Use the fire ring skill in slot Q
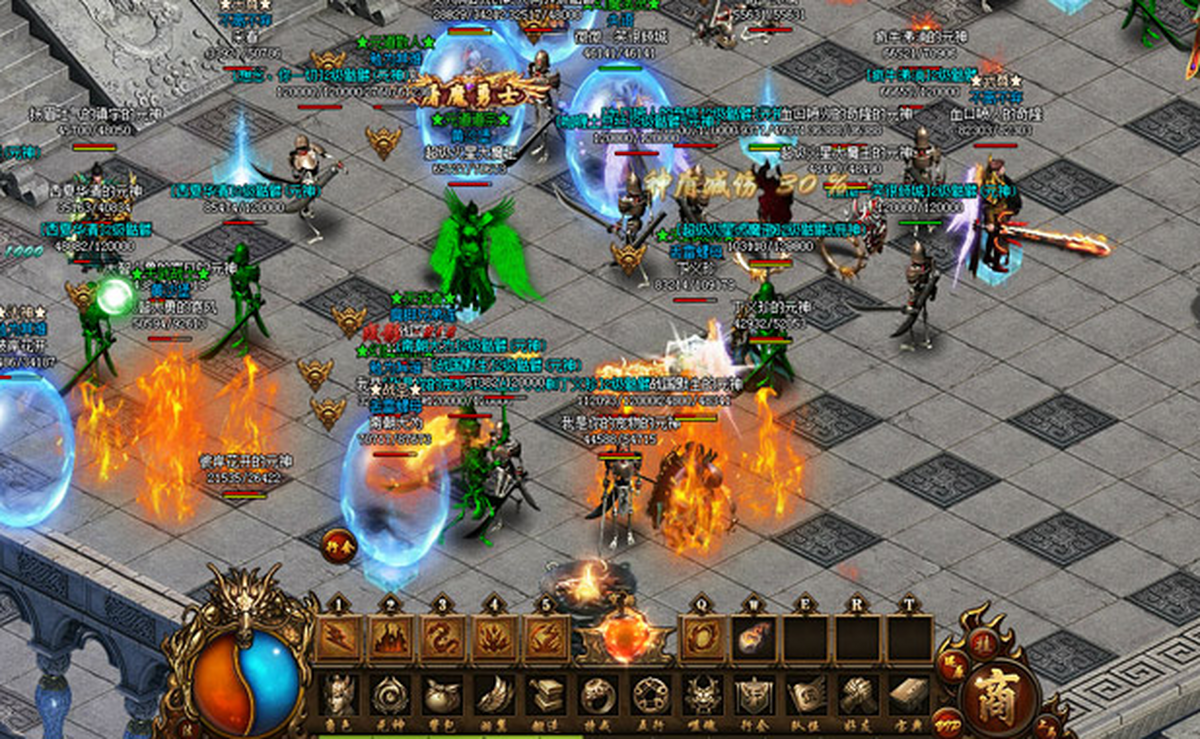The width and height of the screenshot is (1200, 739). coord(703,639)
